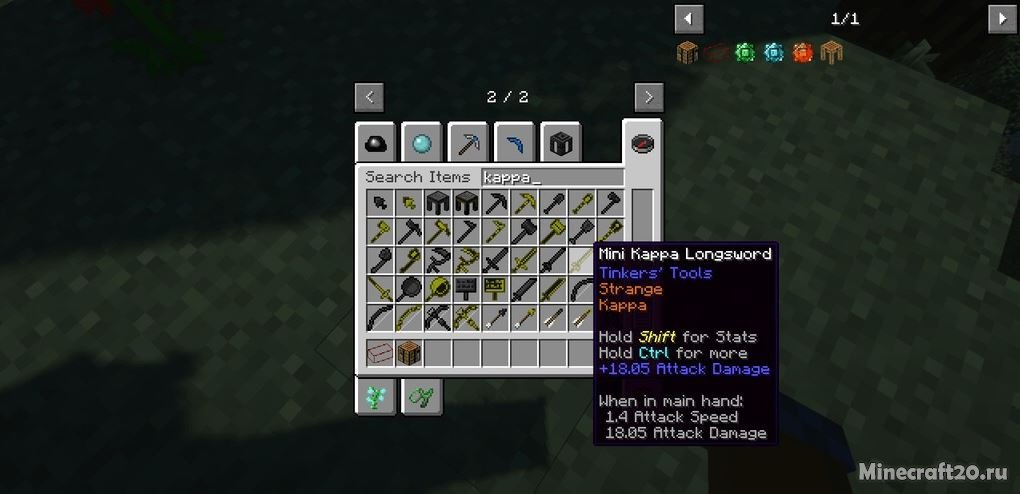
Task: Click the Search Items text field
Action: (552, 177)
